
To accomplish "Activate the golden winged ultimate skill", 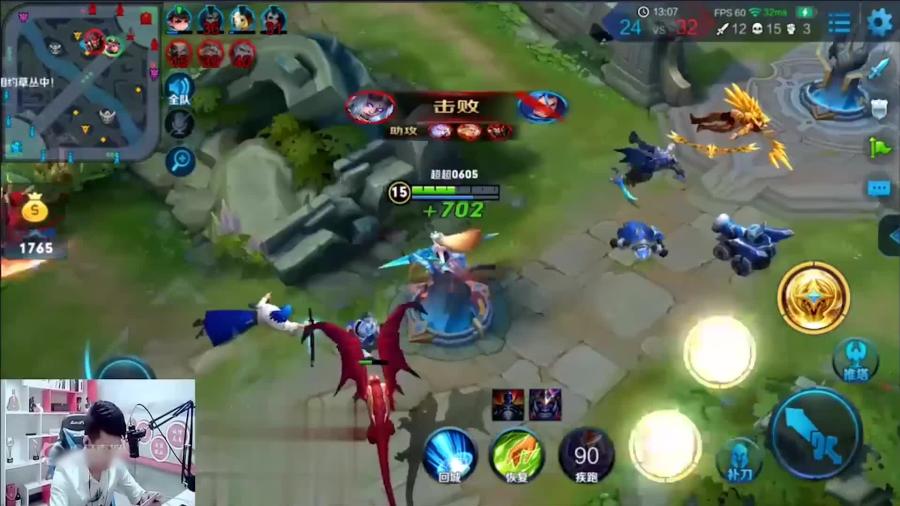I will 813,297.
